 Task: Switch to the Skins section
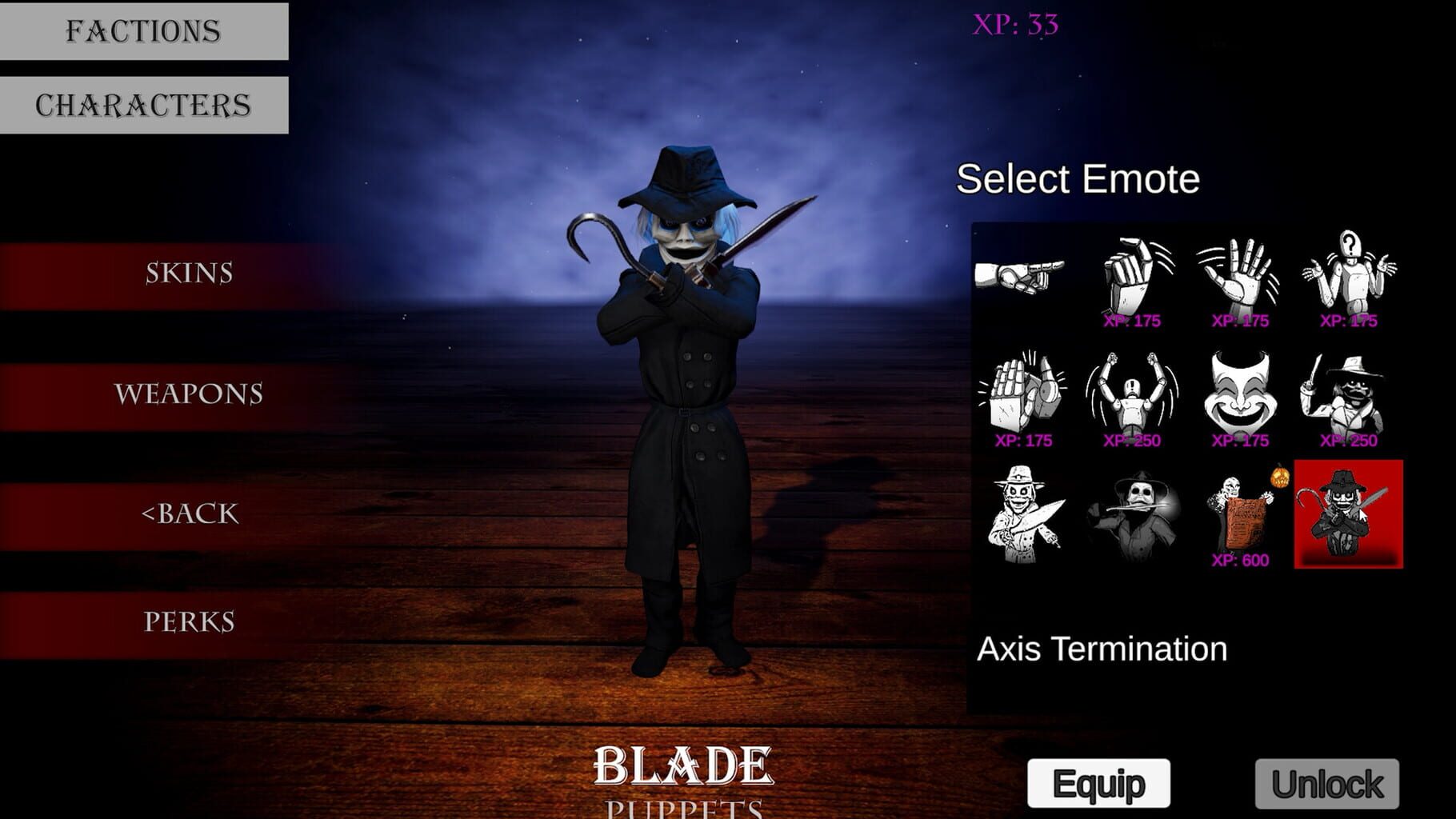(x=188, y=272)
